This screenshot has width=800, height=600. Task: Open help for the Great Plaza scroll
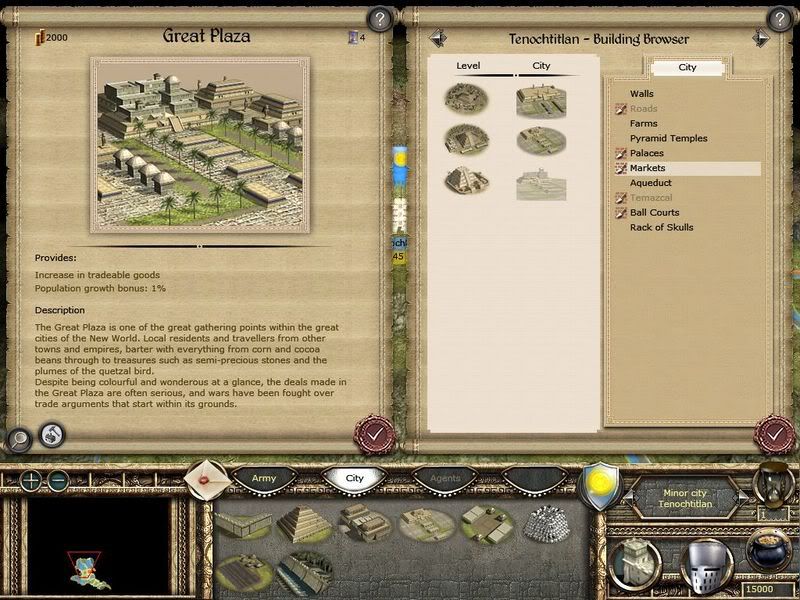(x=379, y=18)
